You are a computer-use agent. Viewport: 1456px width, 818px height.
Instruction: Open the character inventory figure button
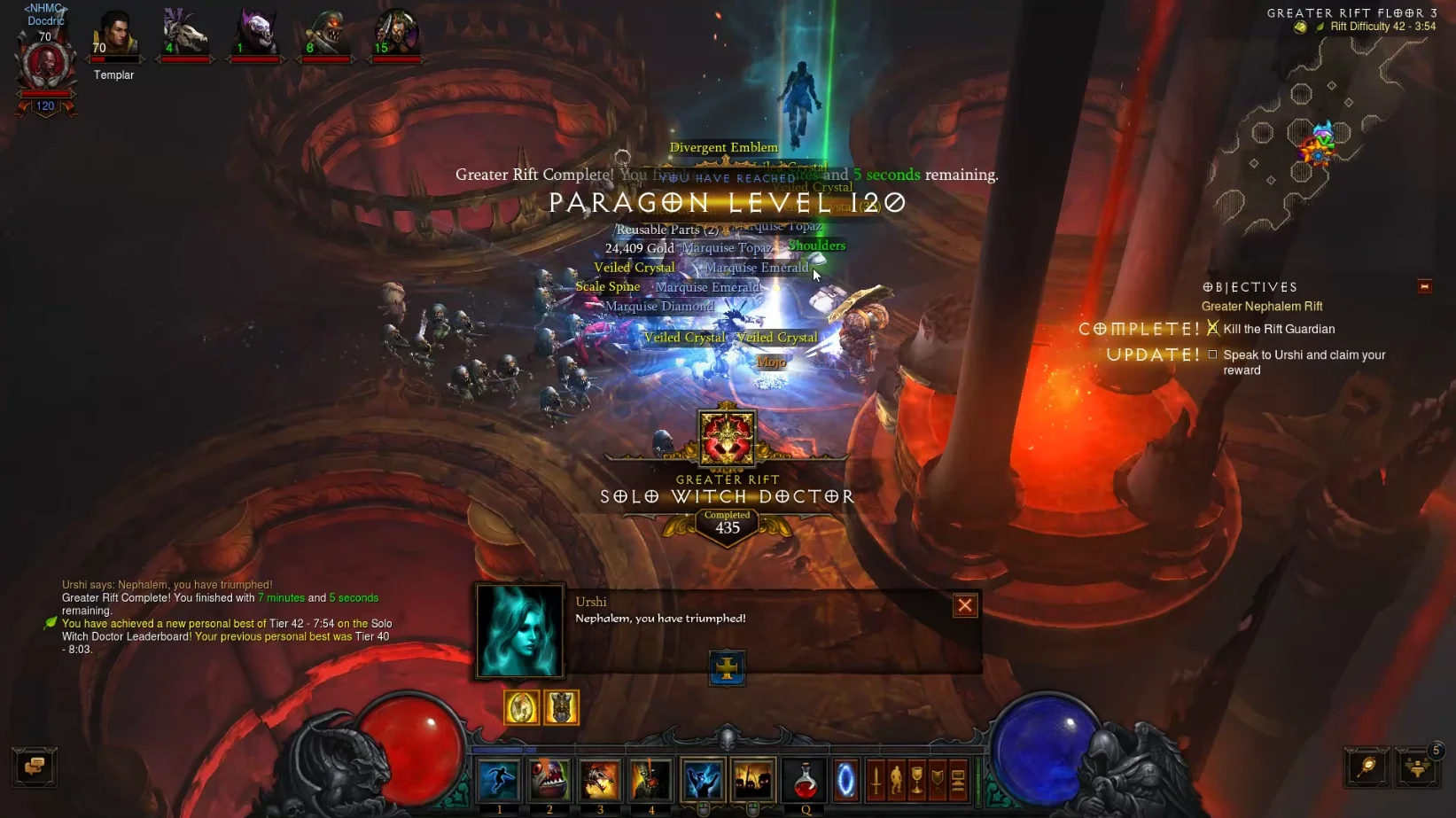[896, 780]
